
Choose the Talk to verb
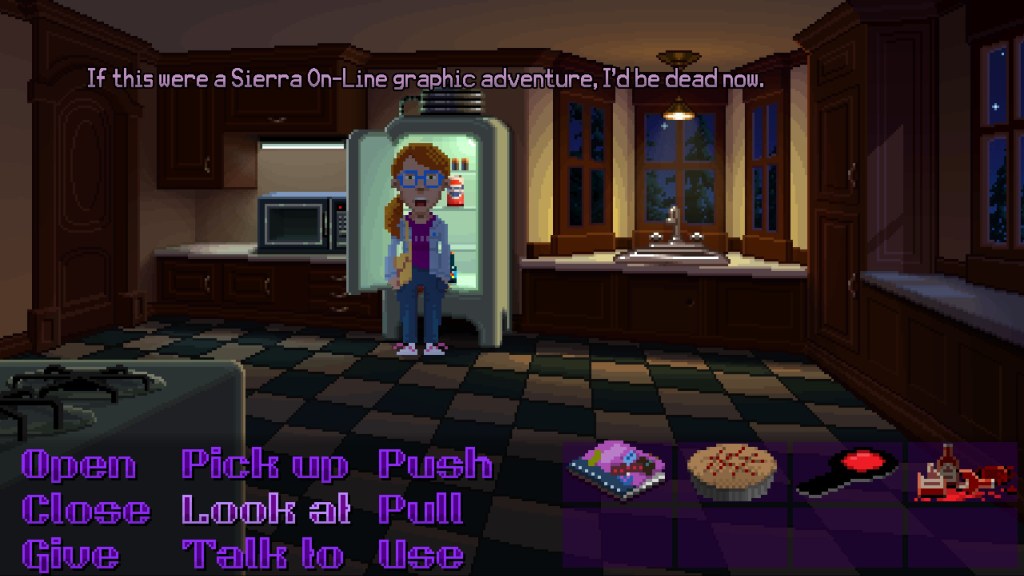point(262,554)
